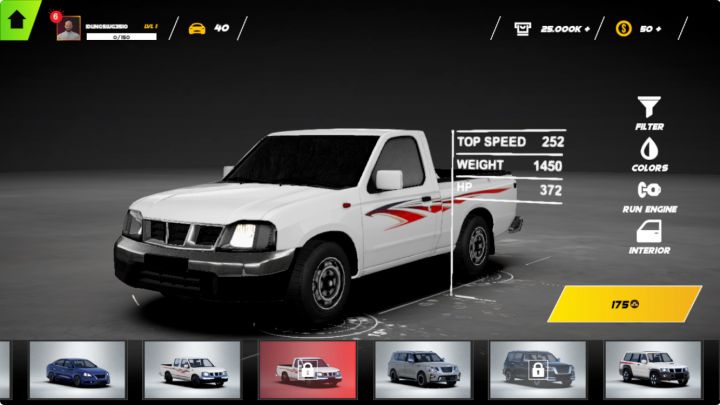The height and width of the screenshot is (405, 720).
Task: Return home with the green house button
Action: (x=16, y=18)
